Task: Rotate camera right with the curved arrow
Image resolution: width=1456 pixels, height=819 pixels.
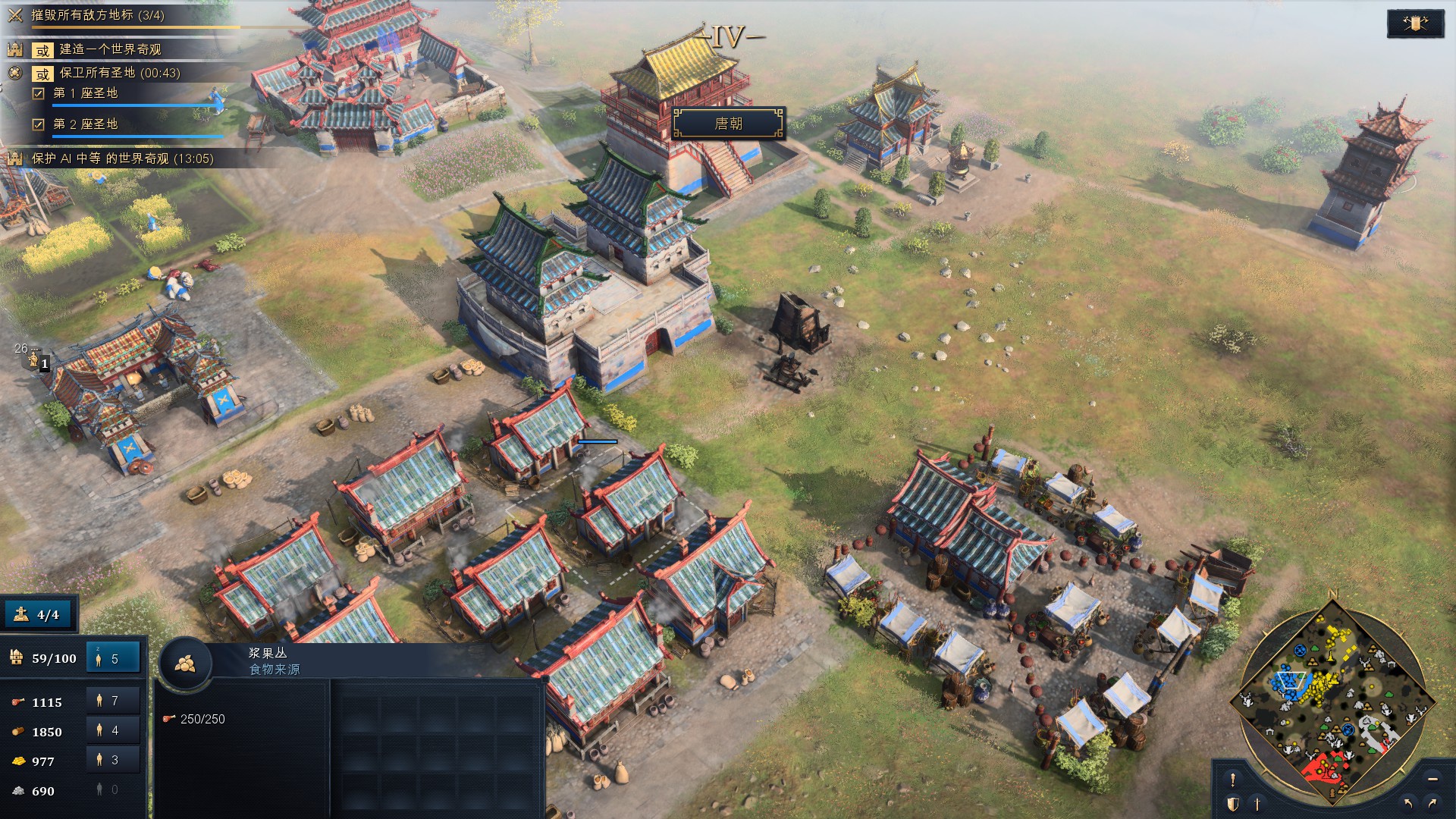Action: [x=1432, y=803]
